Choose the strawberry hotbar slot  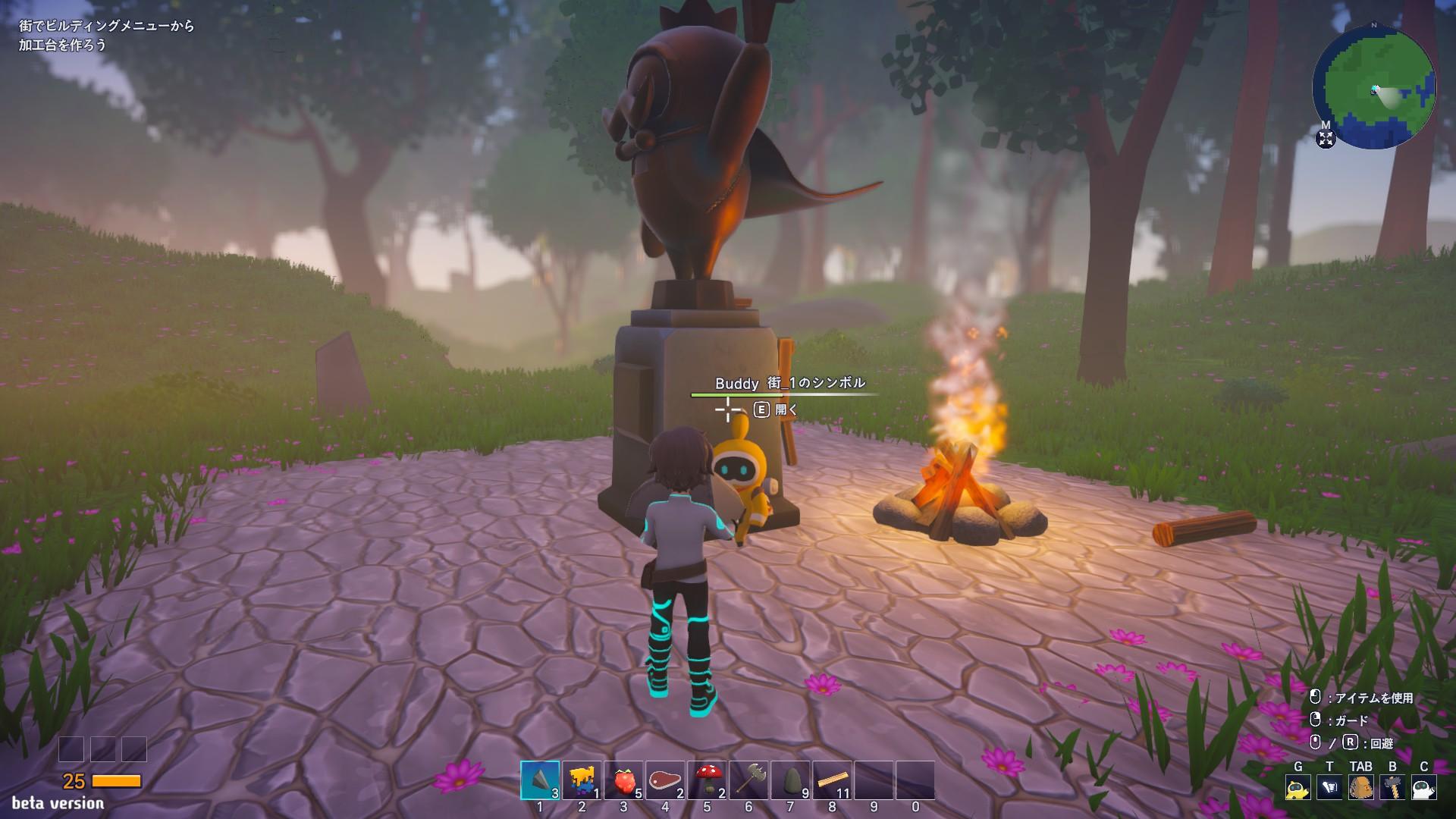623,780
